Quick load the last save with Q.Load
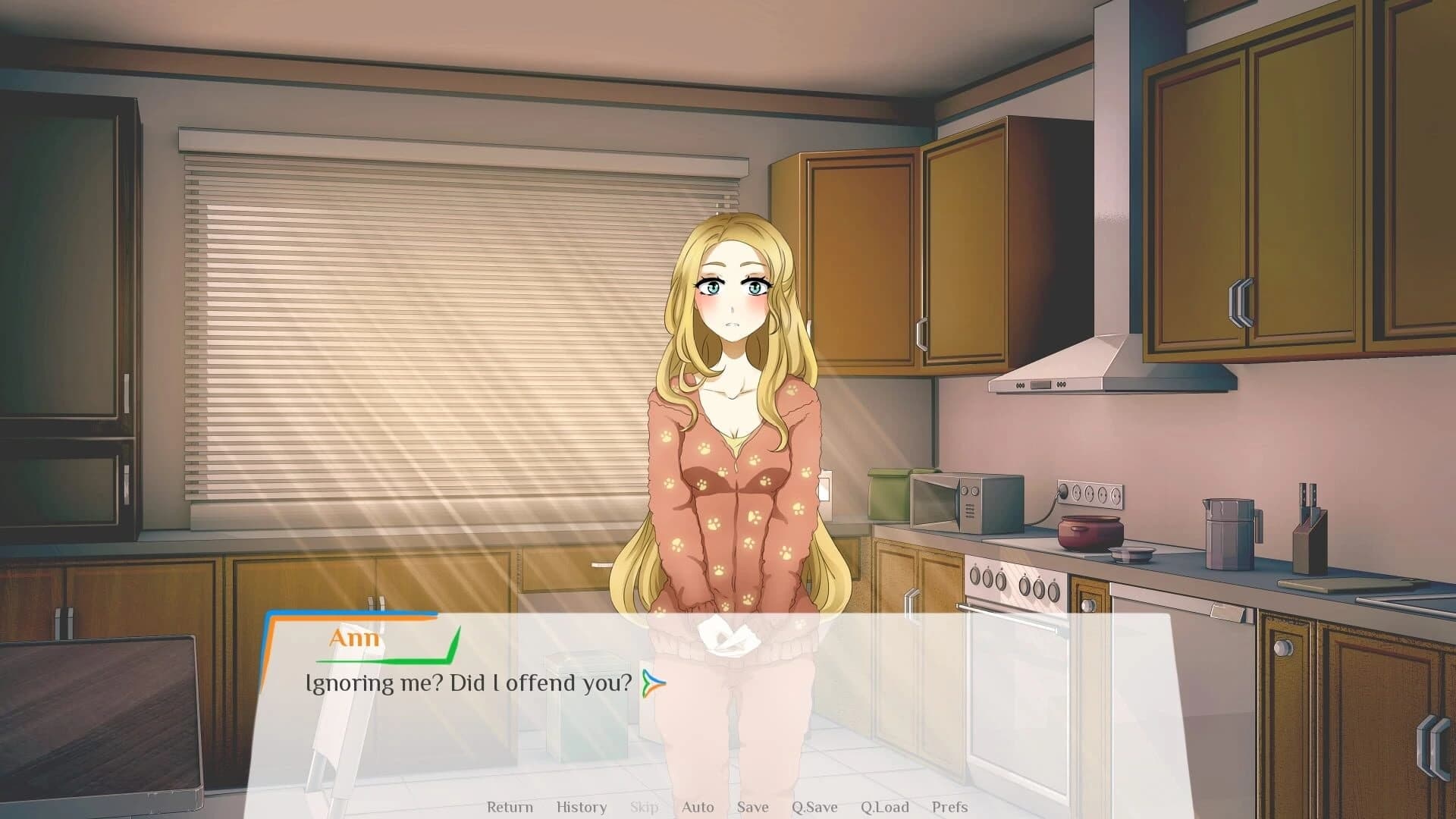Viewport: 1456px width, 819px height. (x=885, y=807)
